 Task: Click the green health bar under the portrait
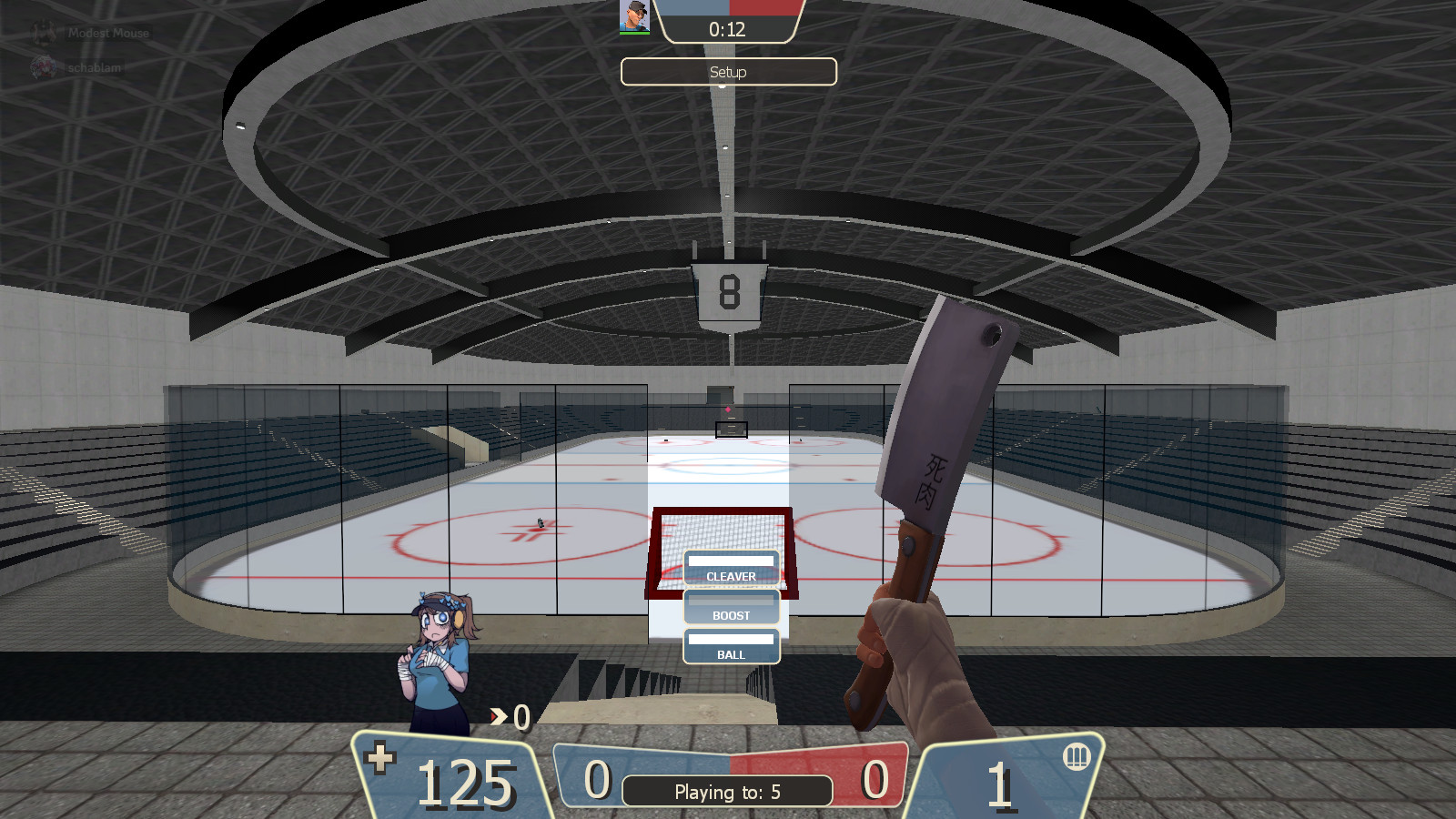(x=634, y=33)
